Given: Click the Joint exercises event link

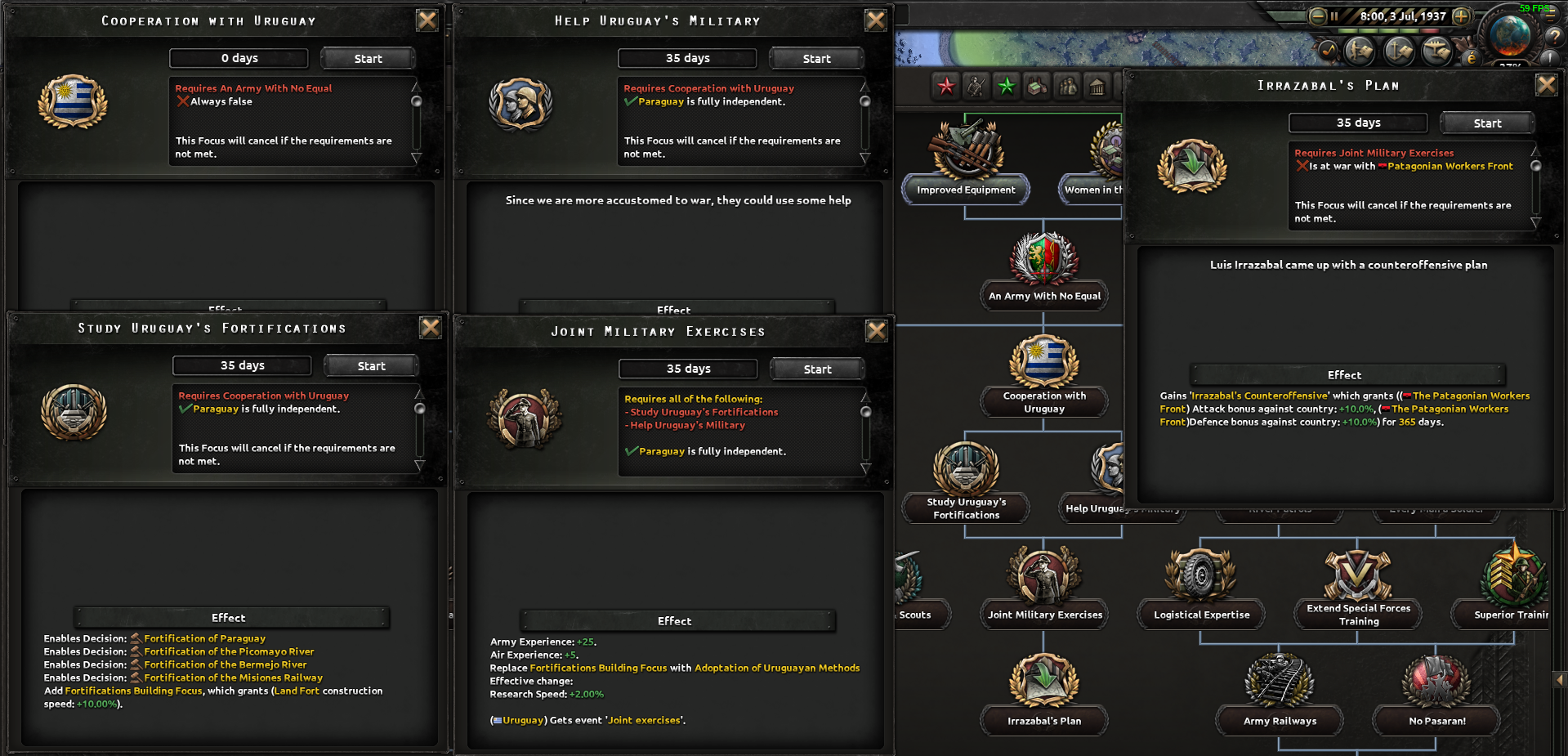Looking at the screenshot, I should tap(644, 720).
